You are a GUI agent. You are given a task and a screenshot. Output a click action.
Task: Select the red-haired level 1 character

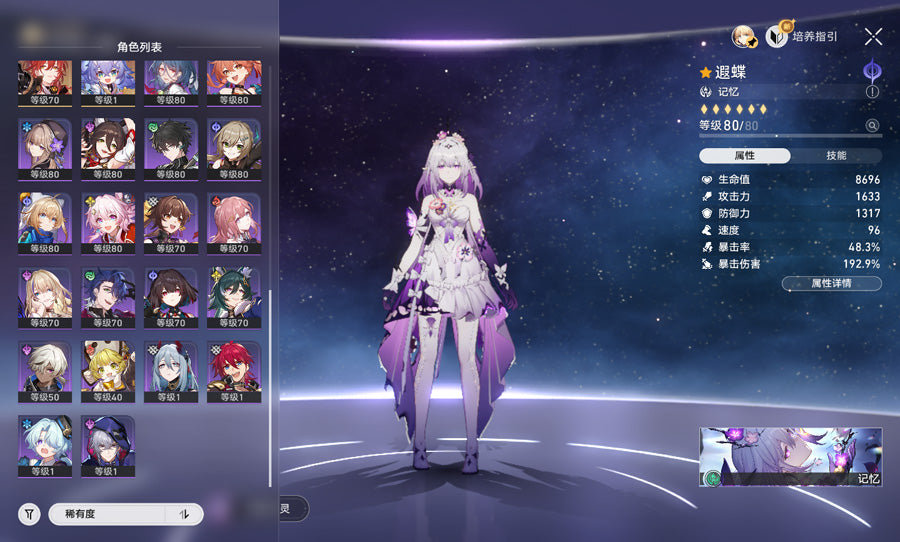(234, 368)
